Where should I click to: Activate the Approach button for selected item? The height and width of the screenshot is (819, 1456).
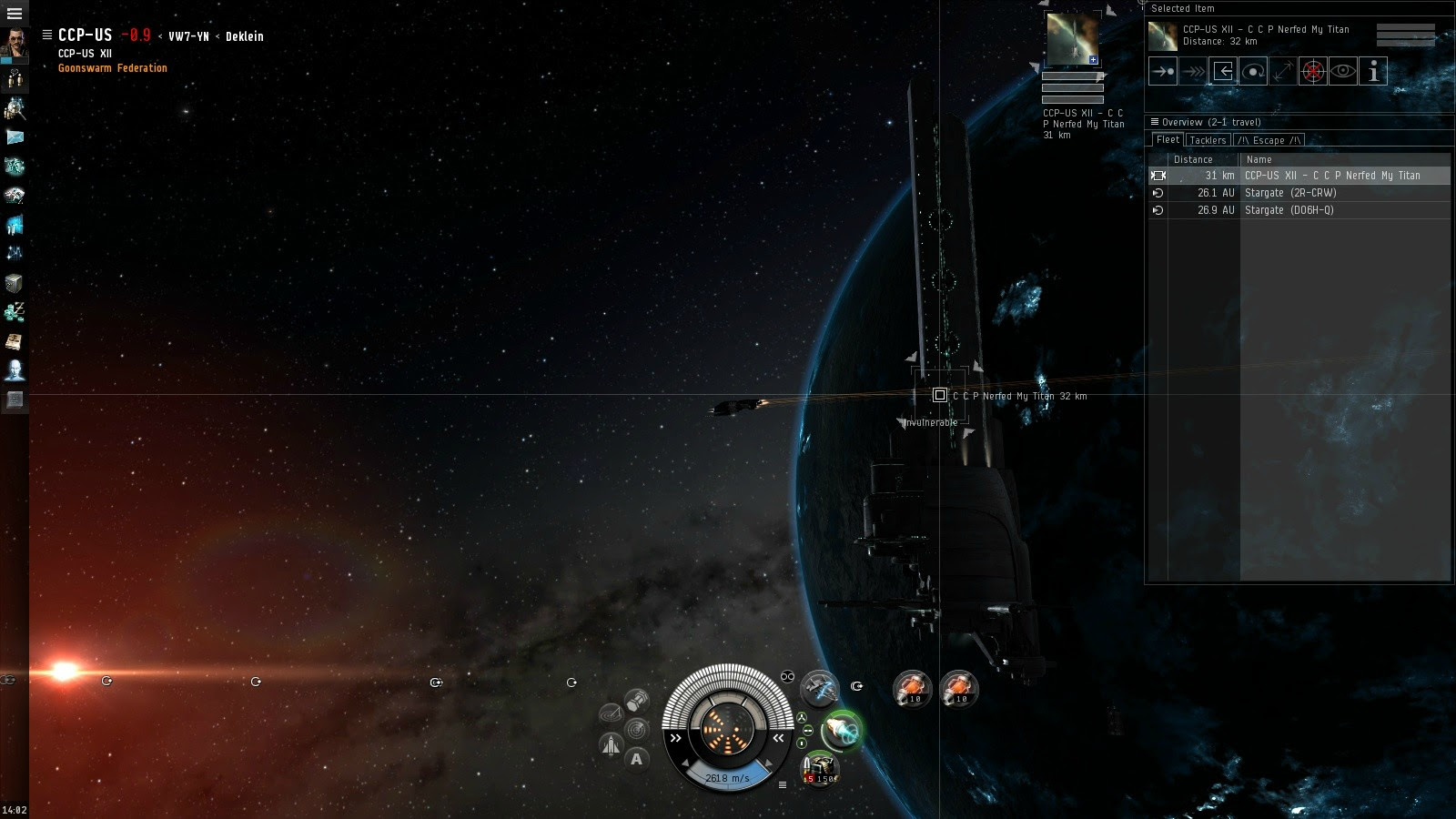tap(1163, 71)
